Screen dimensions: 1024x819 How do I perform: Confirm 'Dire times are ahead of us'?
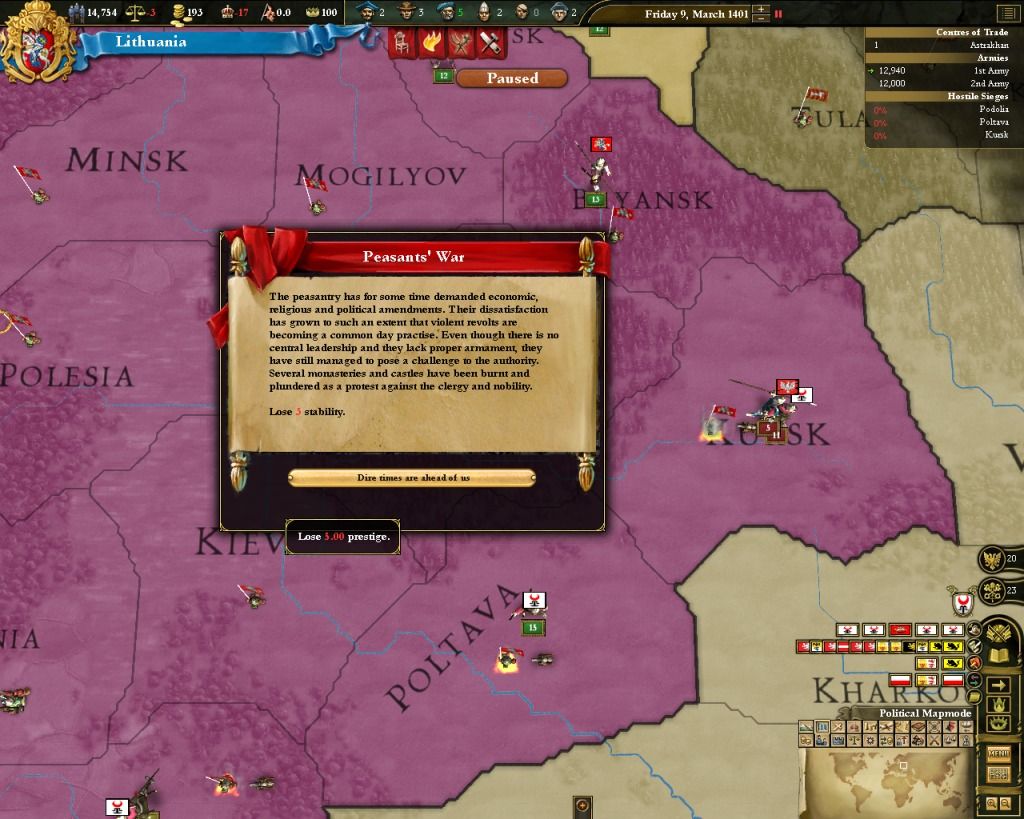click(x=412, y=478)
